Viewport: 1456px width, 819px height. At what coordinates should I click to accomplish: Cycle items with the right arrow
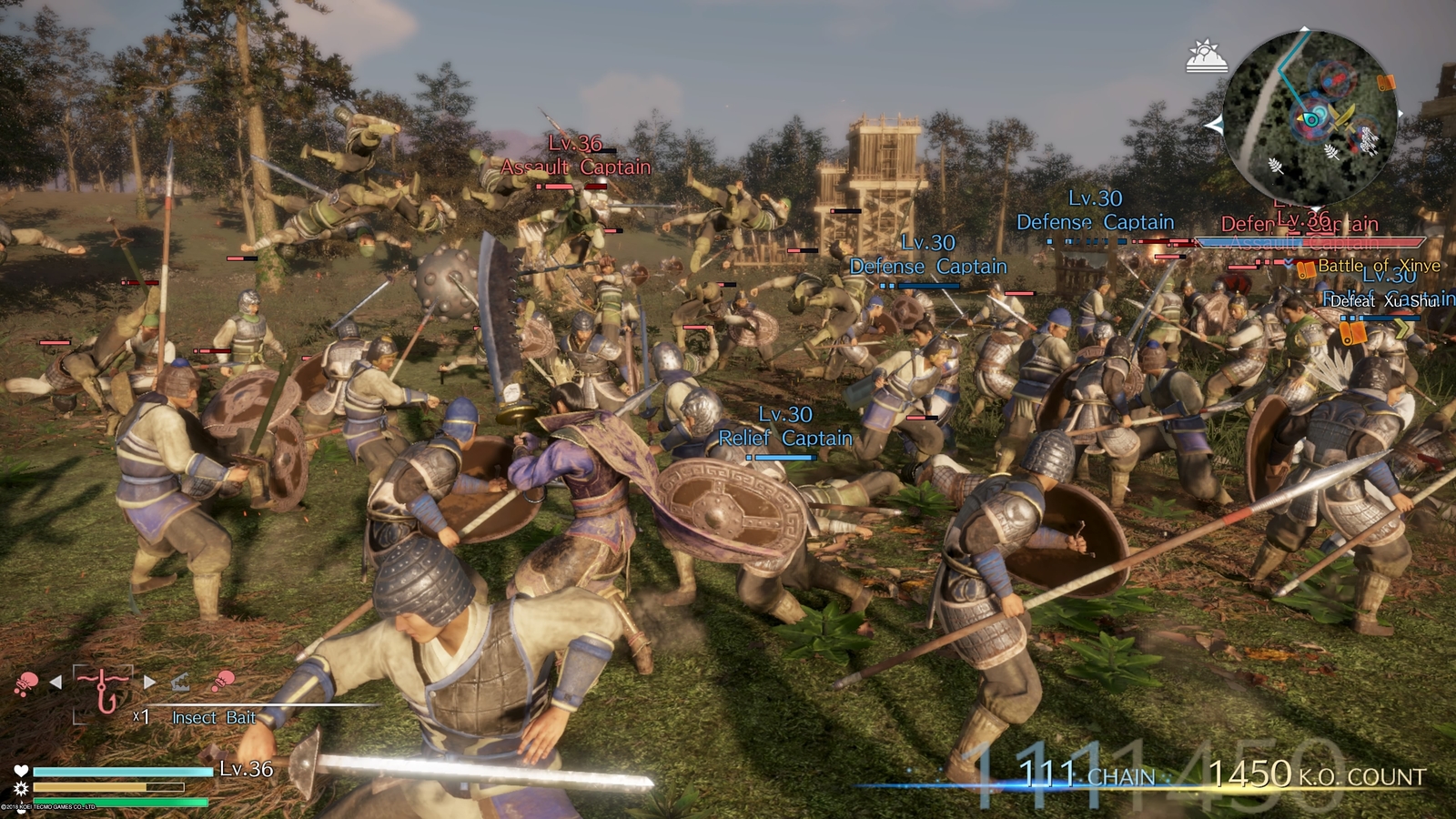(x=149, y=682)
